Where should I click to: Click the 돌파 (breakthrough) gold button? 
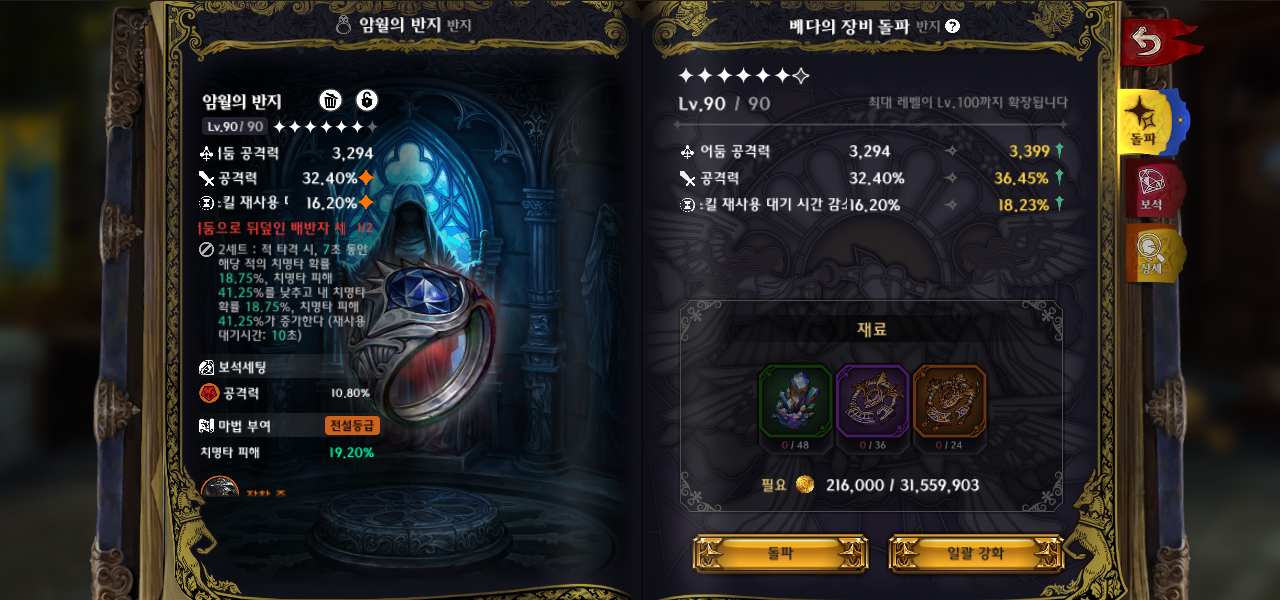click(x=780, y=553)
